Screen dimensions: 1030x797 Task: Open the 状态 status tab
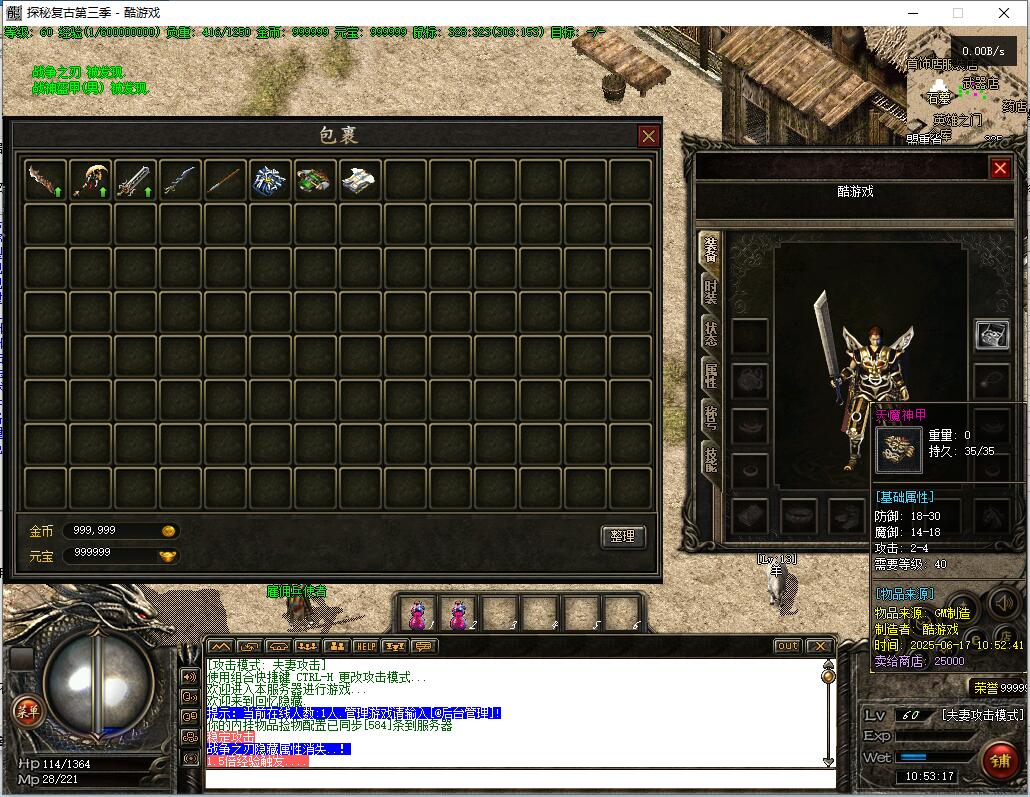(710, 334)
